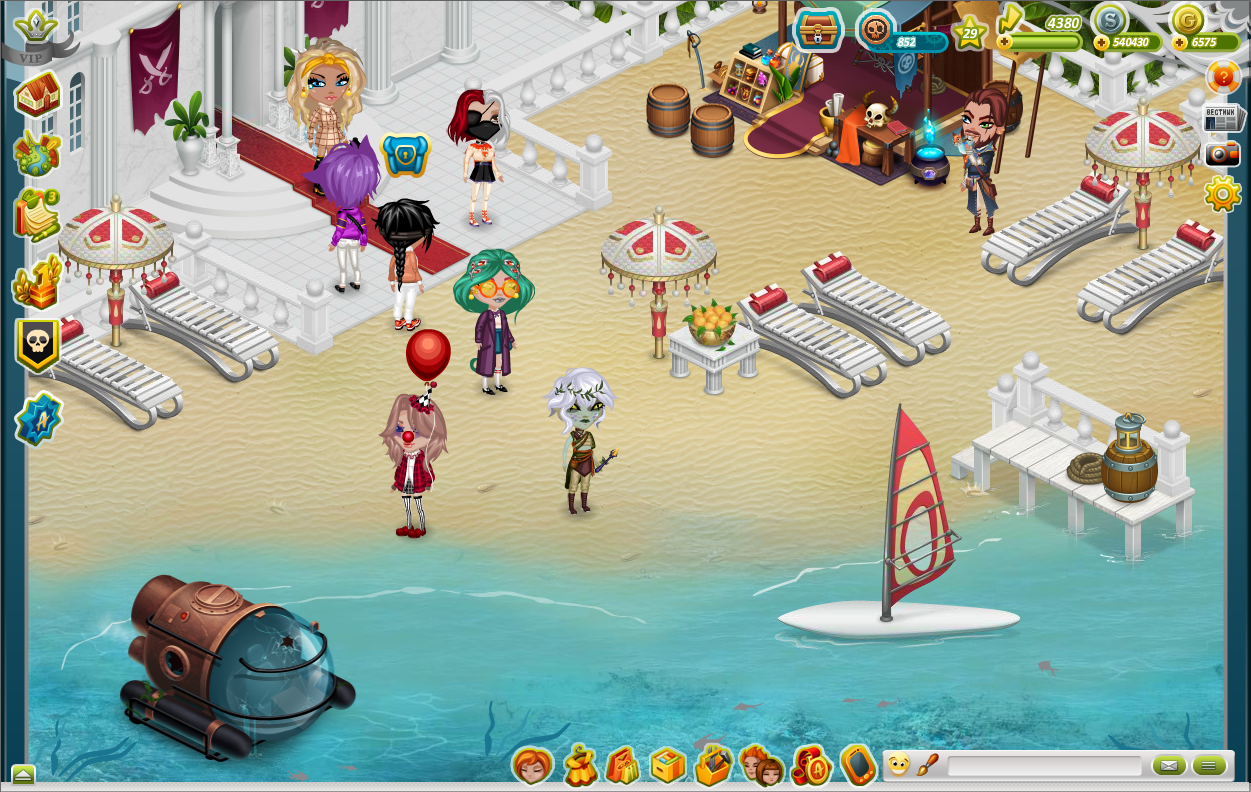Add silver coins with the plus button

[1101, 43]
